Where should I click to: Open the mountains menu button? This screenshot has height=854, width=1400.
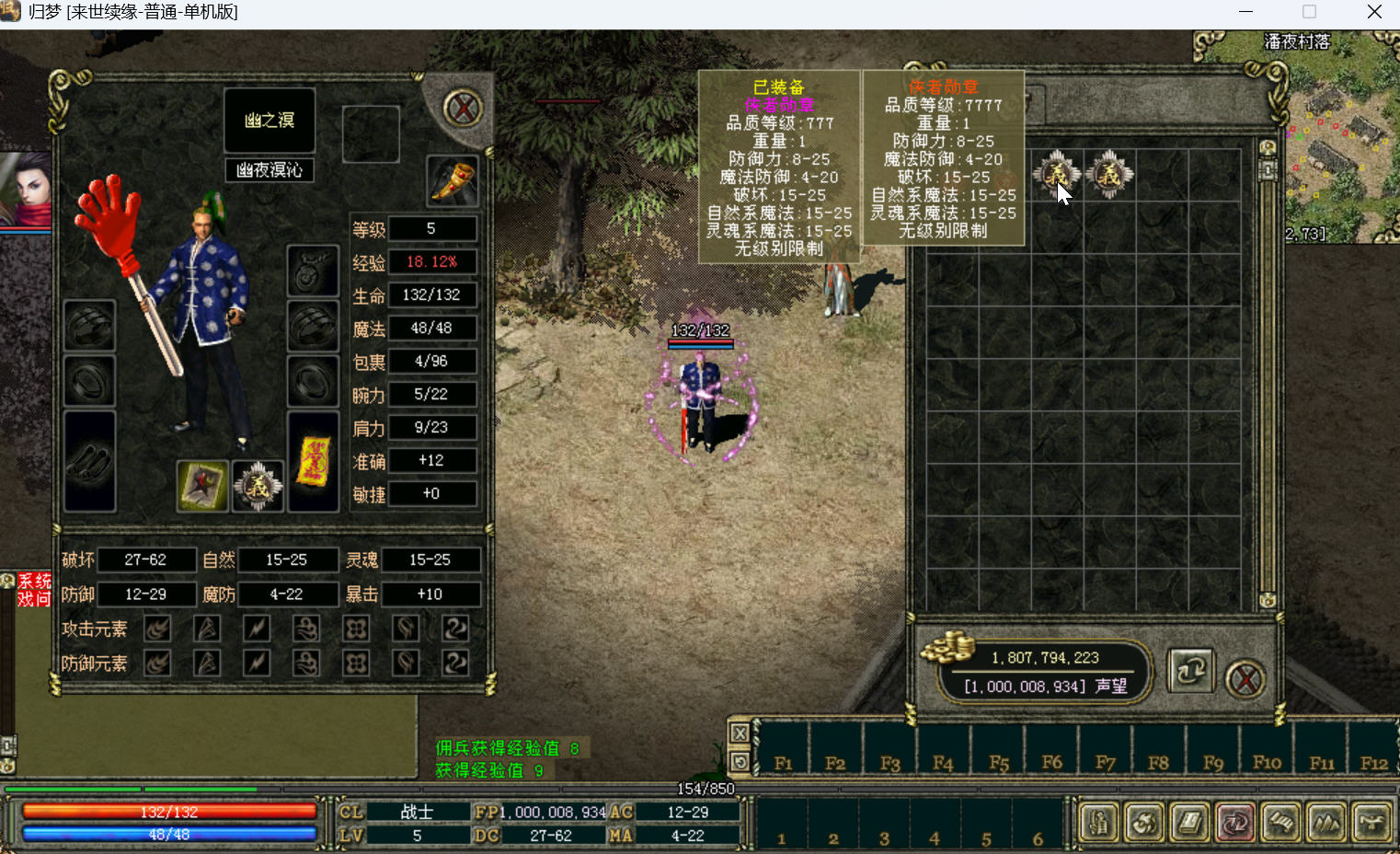(1325, 823)
